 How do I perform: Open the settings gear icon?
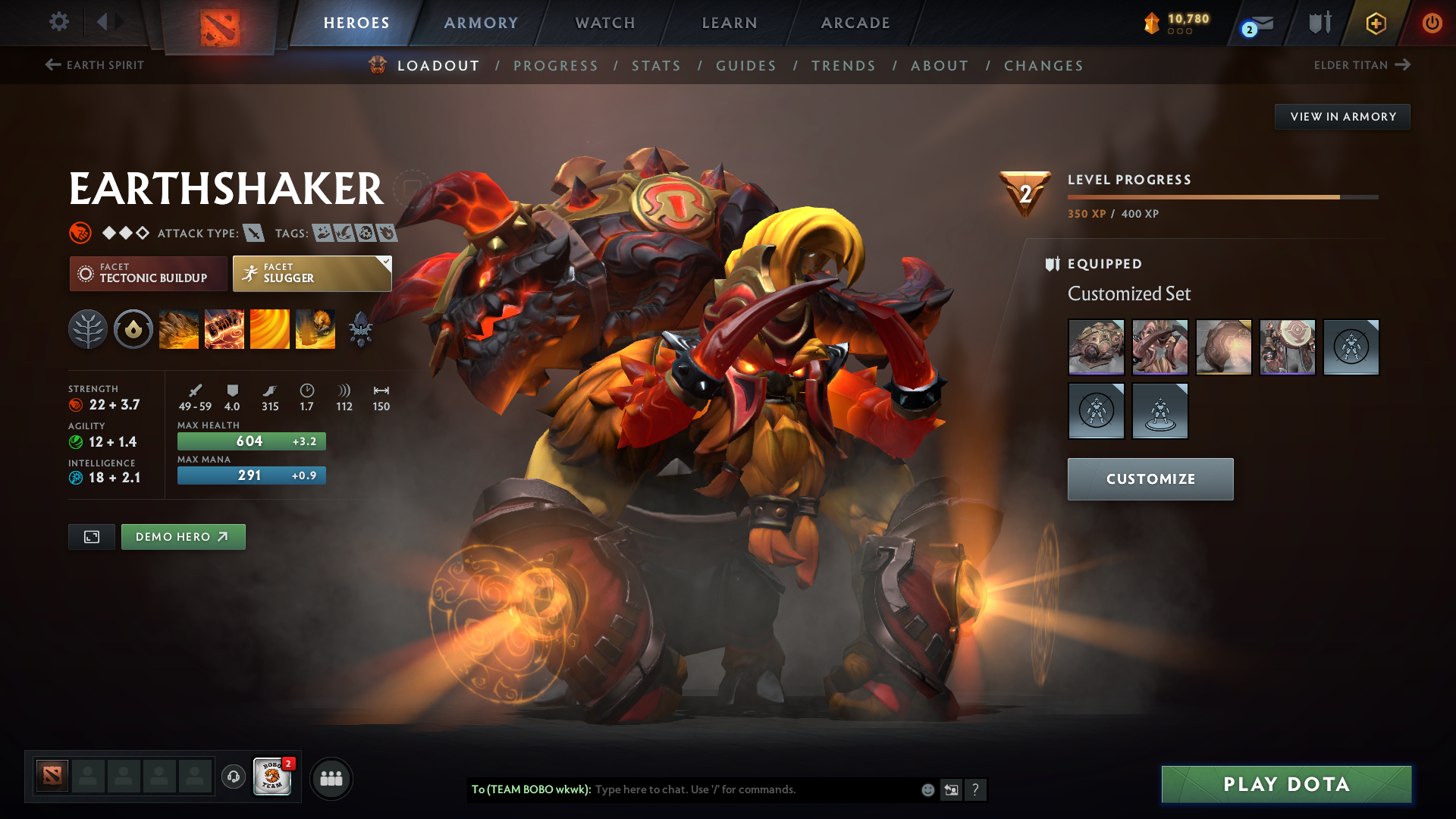(x=58, y=23)
